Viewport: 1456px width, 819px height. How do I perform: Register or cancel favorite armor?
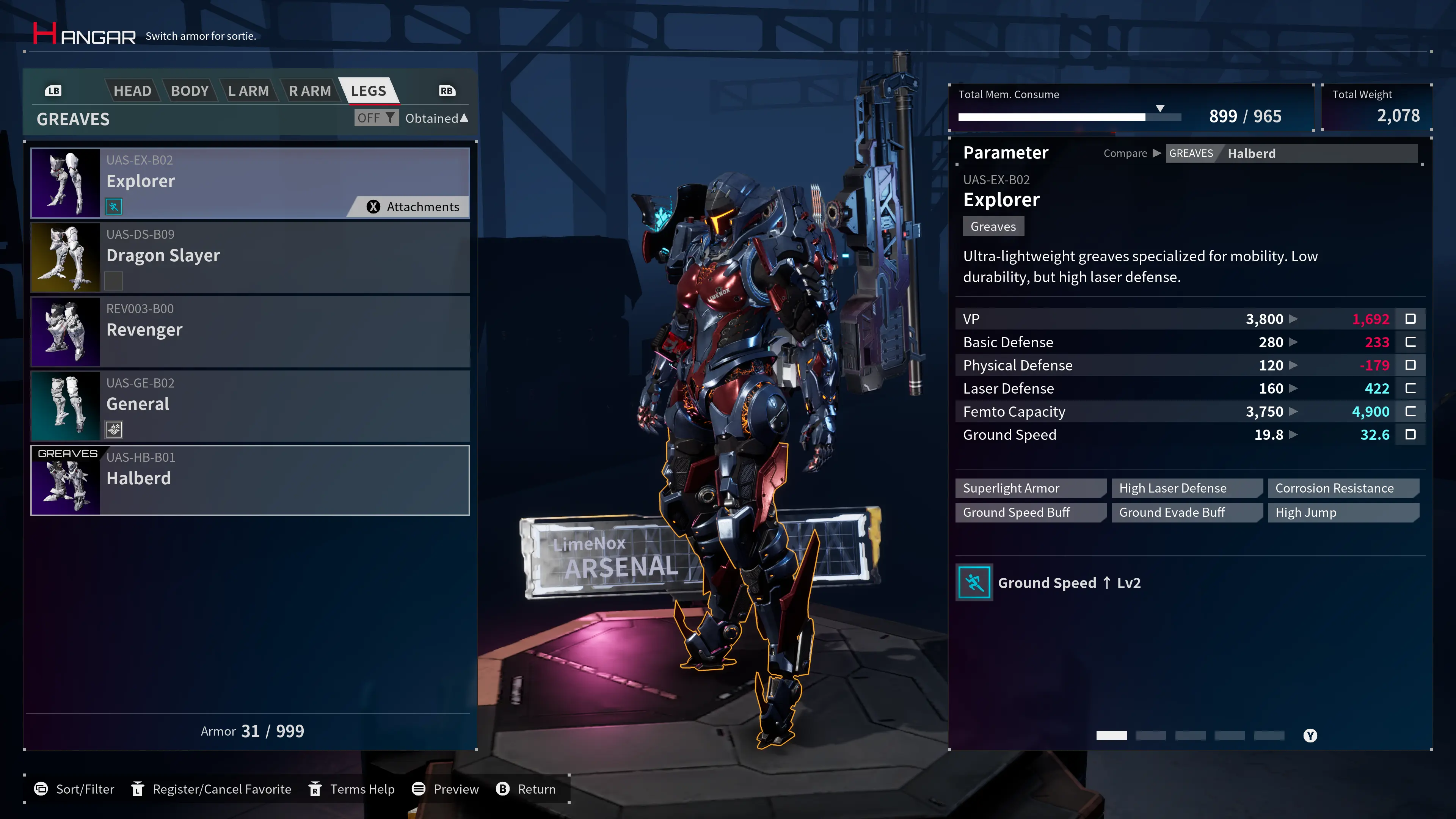coord(211,789)
